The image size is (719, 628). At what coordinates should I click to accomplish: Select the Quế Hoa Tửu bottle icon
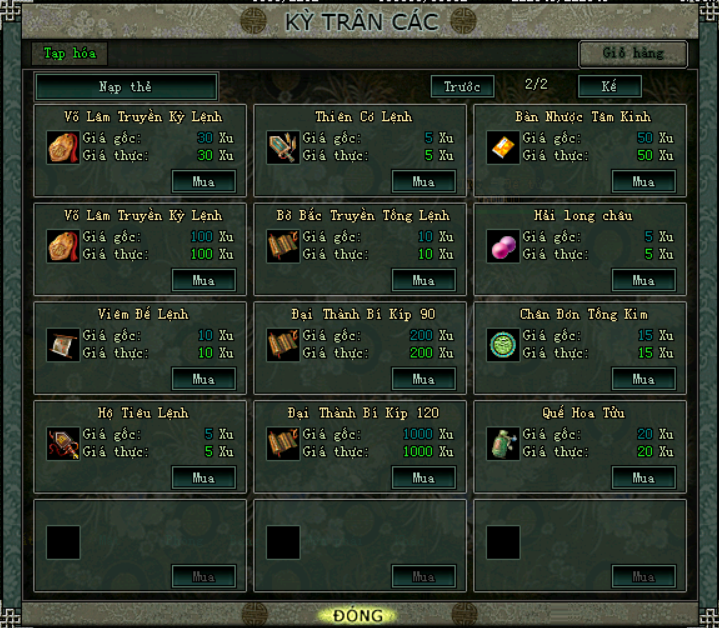[x=502, y=443]
